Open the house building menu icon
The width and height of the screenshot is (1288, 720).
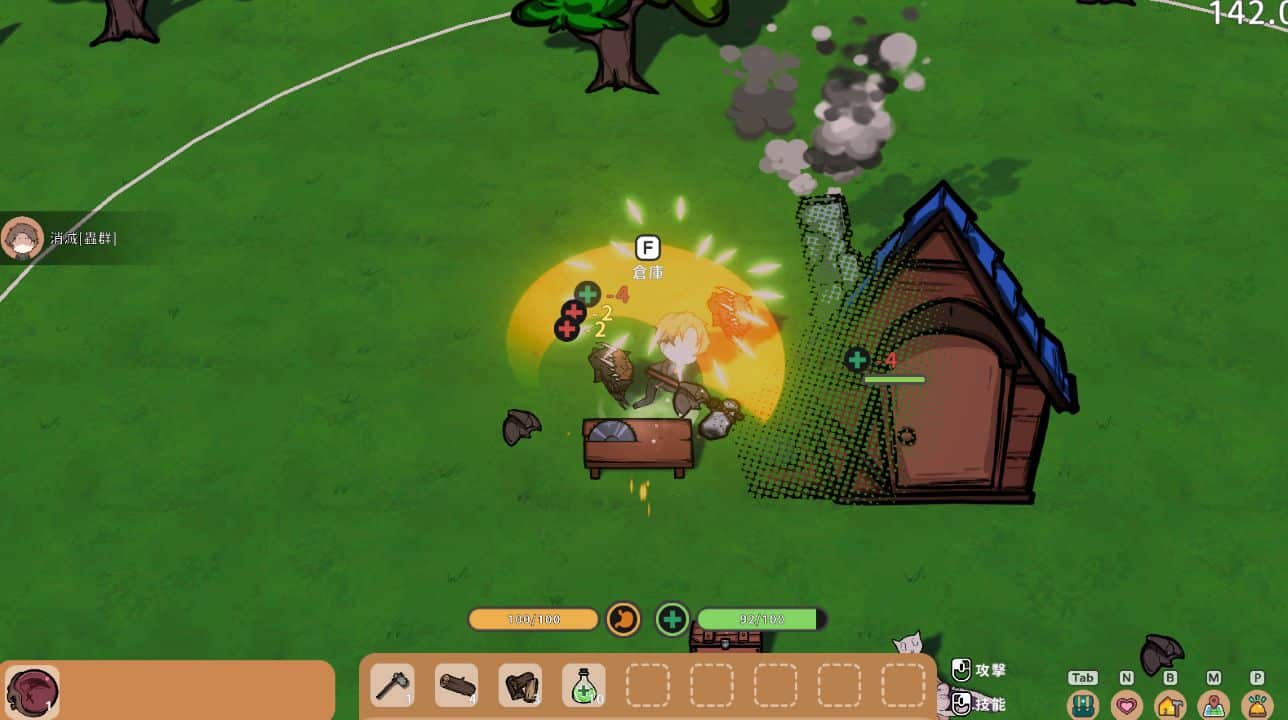pos(1171,704)
